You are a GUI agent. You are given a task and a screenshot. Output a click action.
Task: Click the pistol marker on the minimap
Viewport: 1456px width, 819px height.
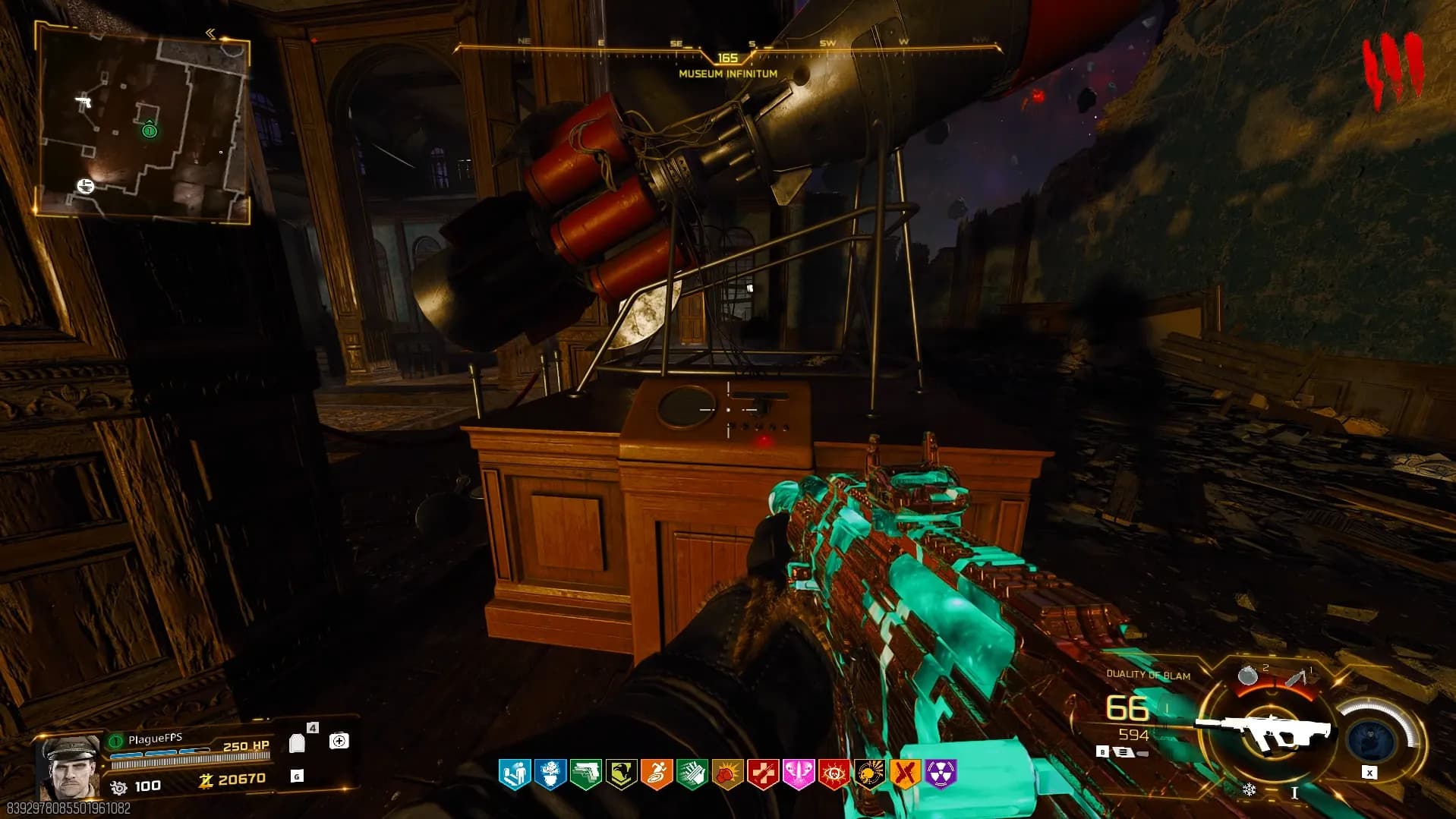(85, 101)
